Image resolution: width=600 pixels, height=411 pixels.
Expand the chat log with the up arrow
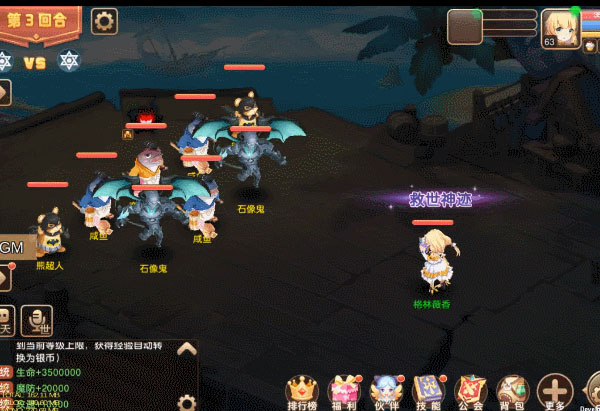pyautogui.click(x=186, y=349)
